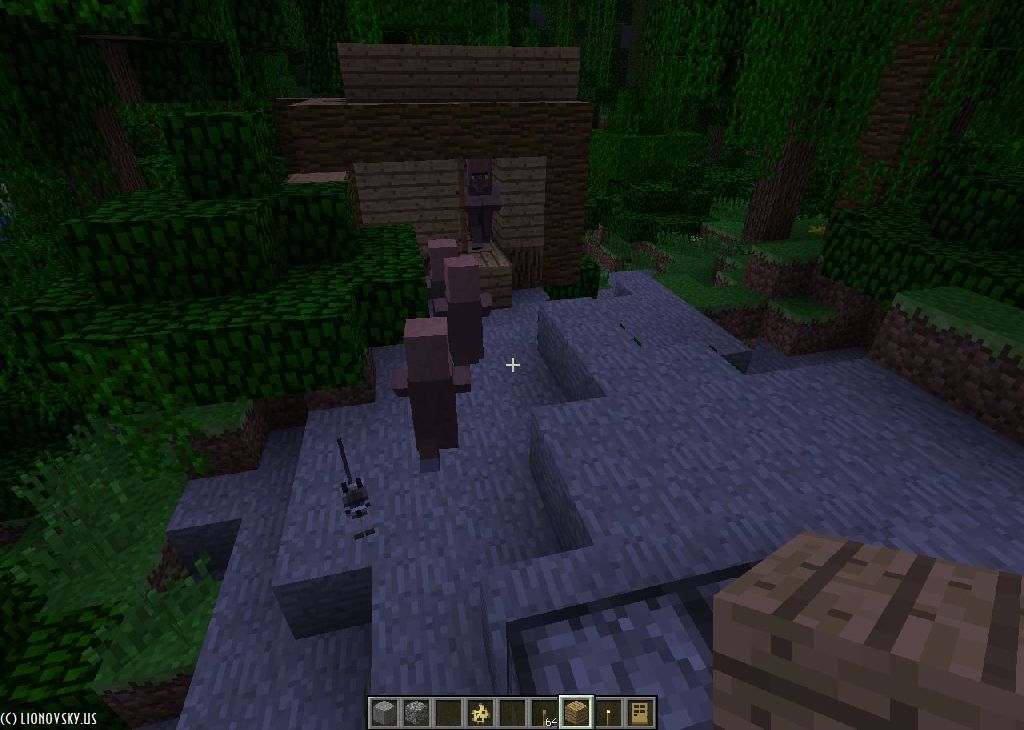1024x730 pixels.
Task: Choose the yellow item in the hotbar
Action: [480, 713]
